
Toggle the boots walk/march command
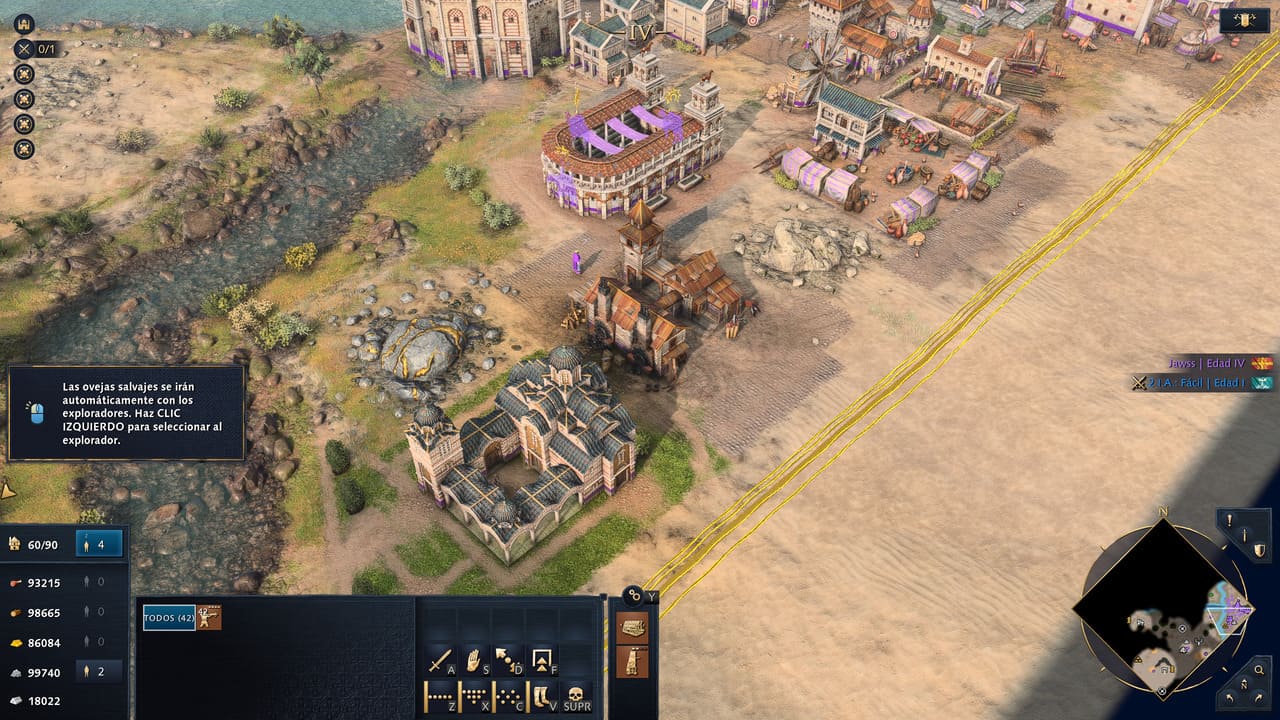541,694
